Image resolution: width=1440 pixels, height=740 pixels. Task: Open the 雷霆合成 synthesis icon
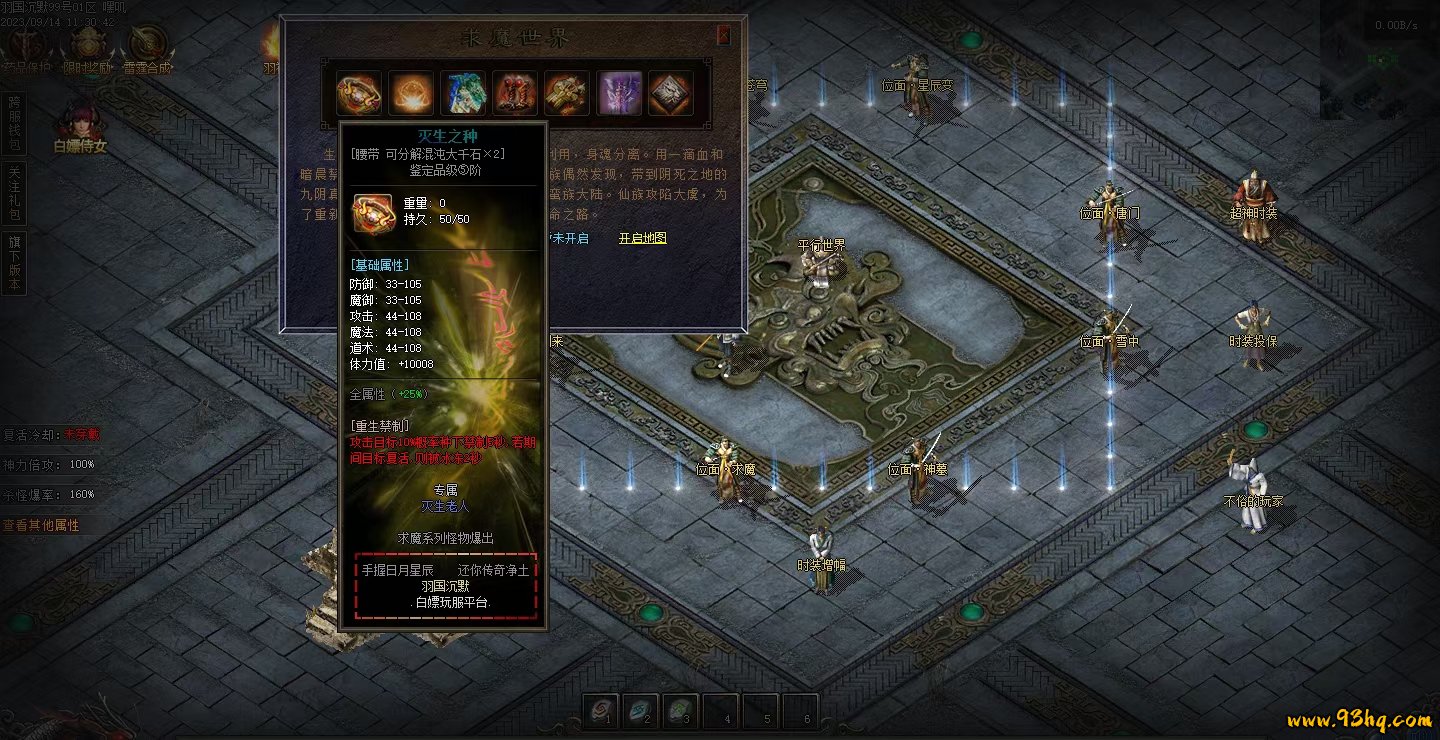pyautogui.click(x=148, y=48)
